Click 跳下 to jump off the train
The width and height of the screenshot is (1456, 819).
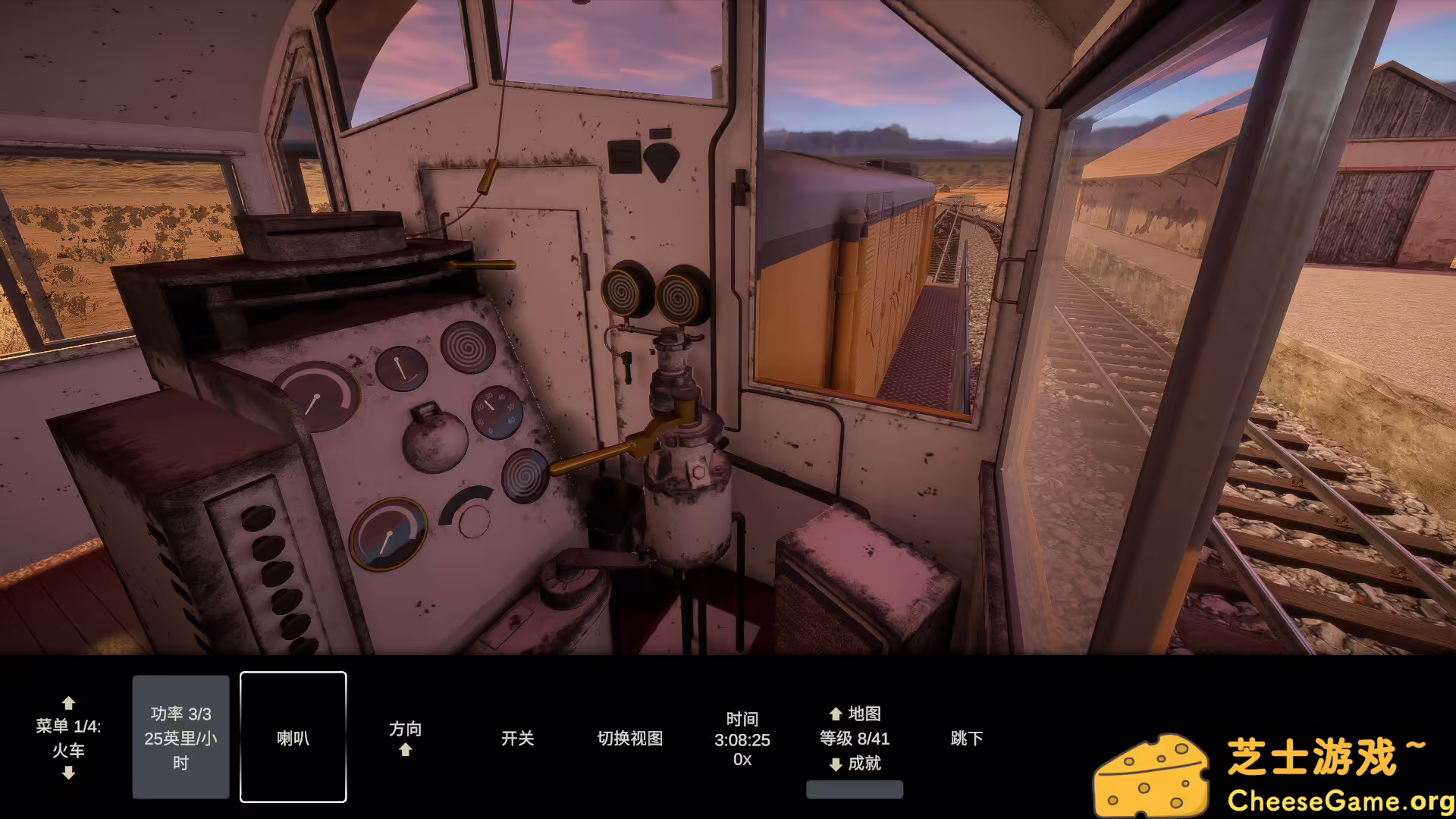[966, 738]
